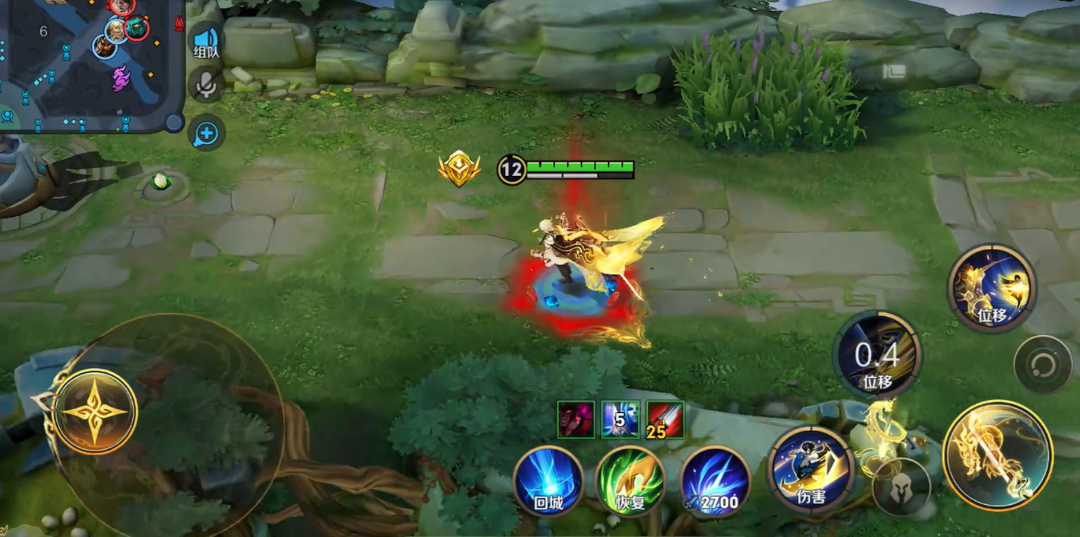Activate the 回城 recall spell

(549, 479)
